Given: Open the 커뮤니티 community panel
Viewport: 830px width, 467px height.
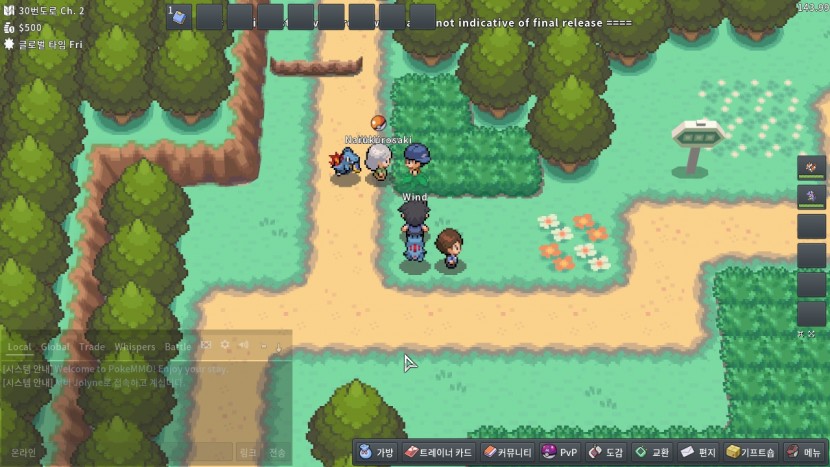Looking at the screenshot, I should [506, 452].
